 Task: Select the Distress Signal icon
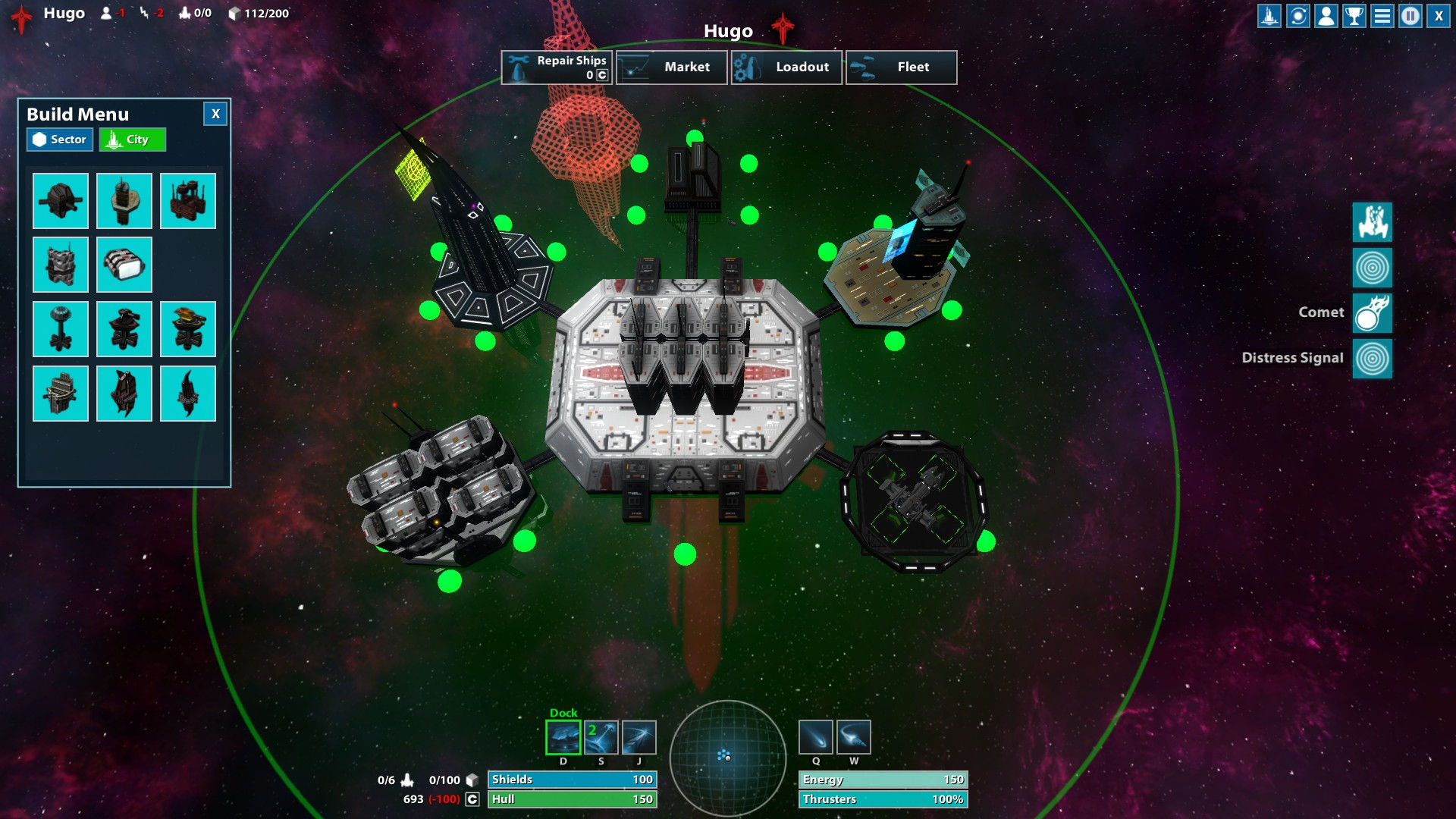point(1372,358)
